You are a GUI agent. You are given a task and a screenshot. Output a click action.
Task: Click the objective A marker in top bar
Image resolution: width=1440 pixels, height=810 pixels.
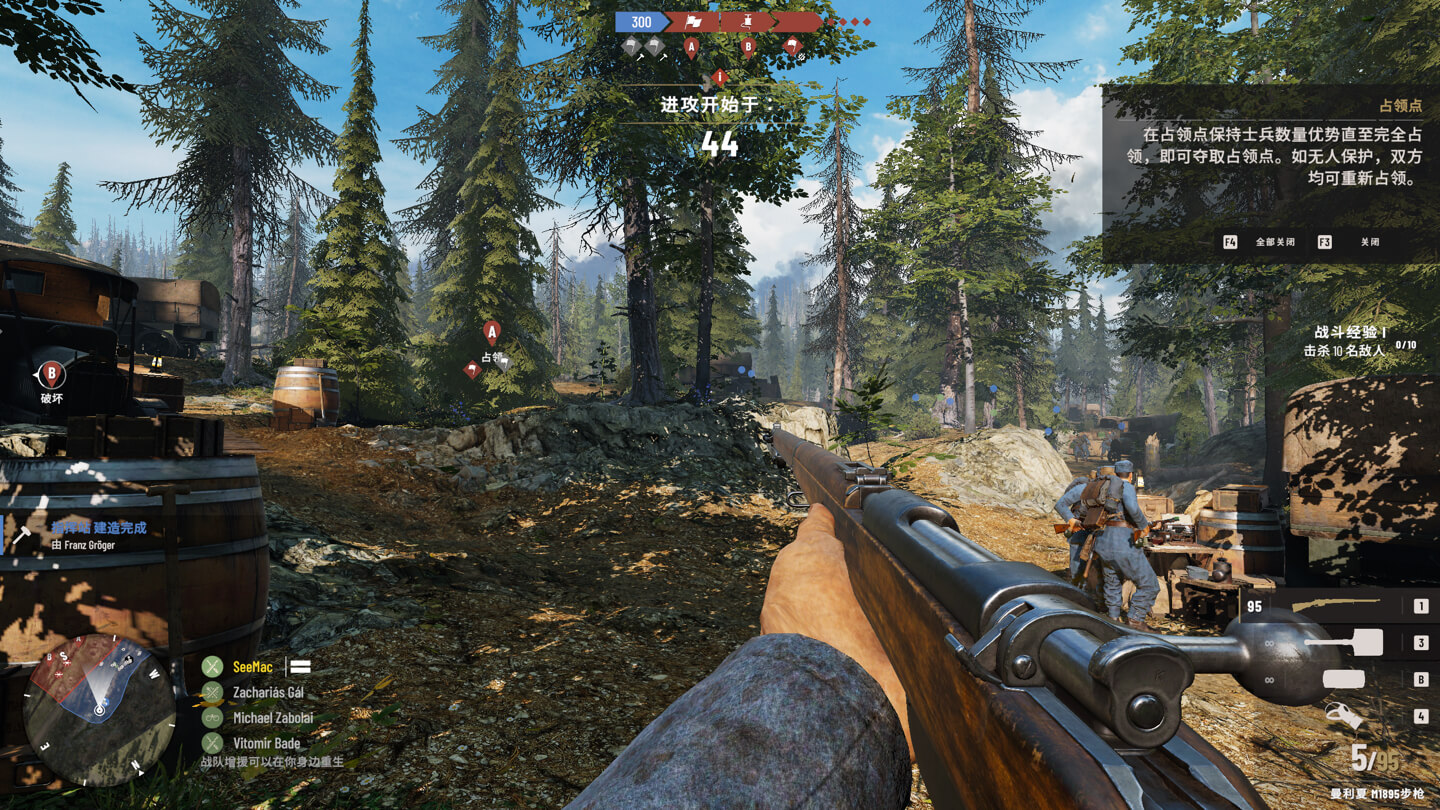(691, 46)
